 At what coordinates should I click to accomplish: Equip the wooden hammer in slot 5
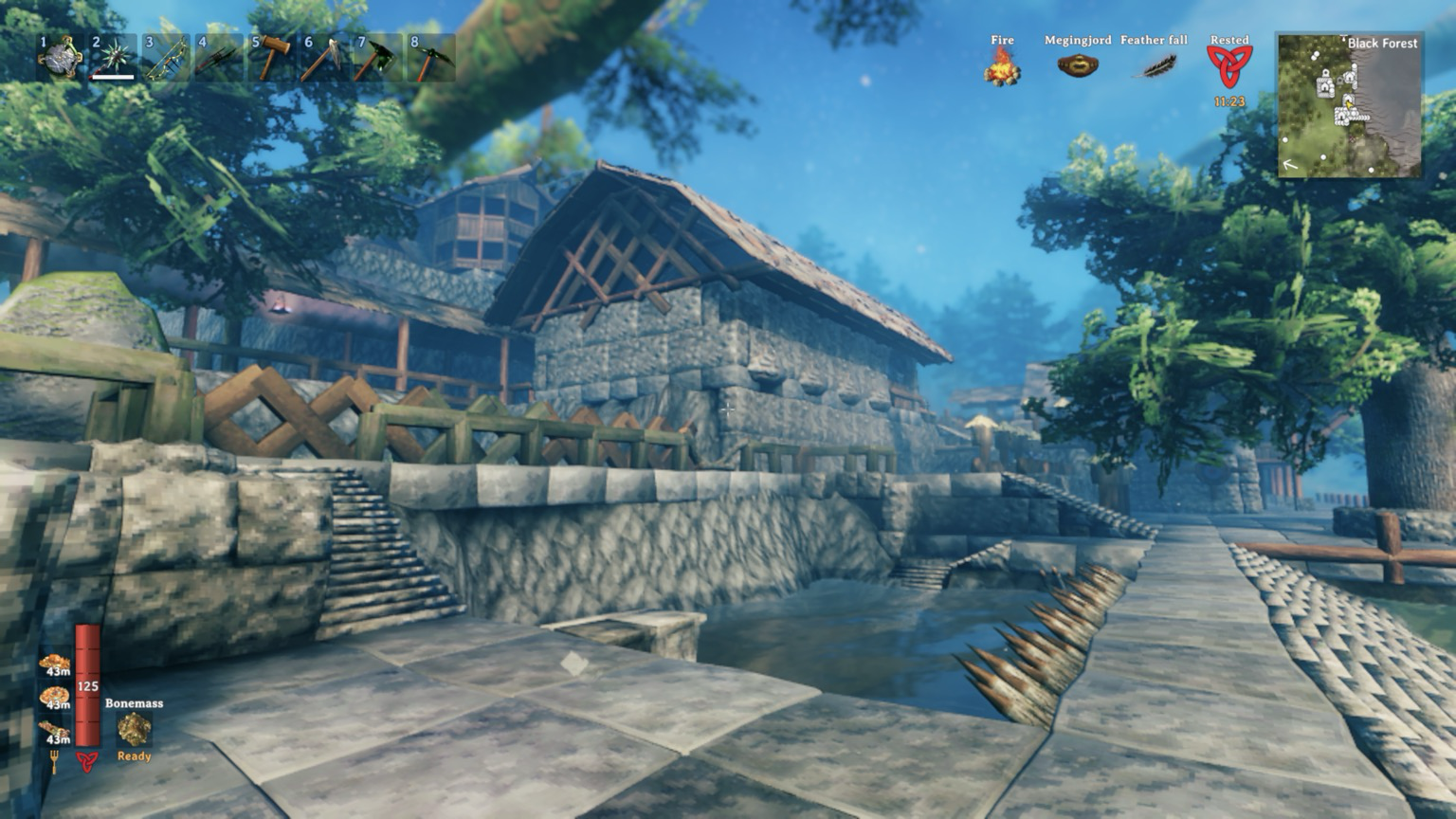272,59
